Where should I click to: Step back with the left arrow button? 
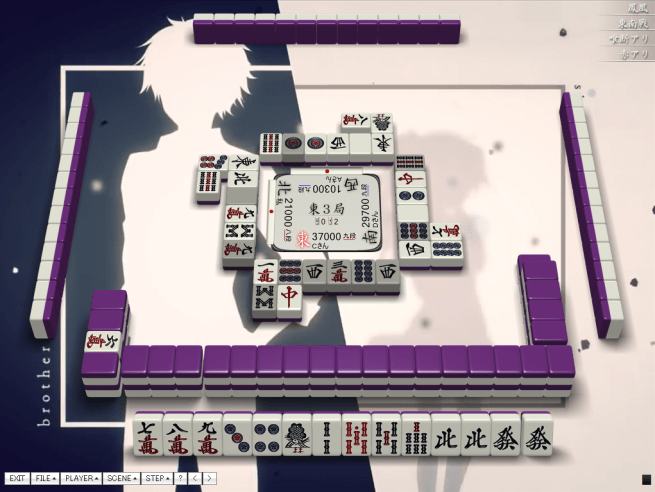pyautogui.click(x=195, y=479)
